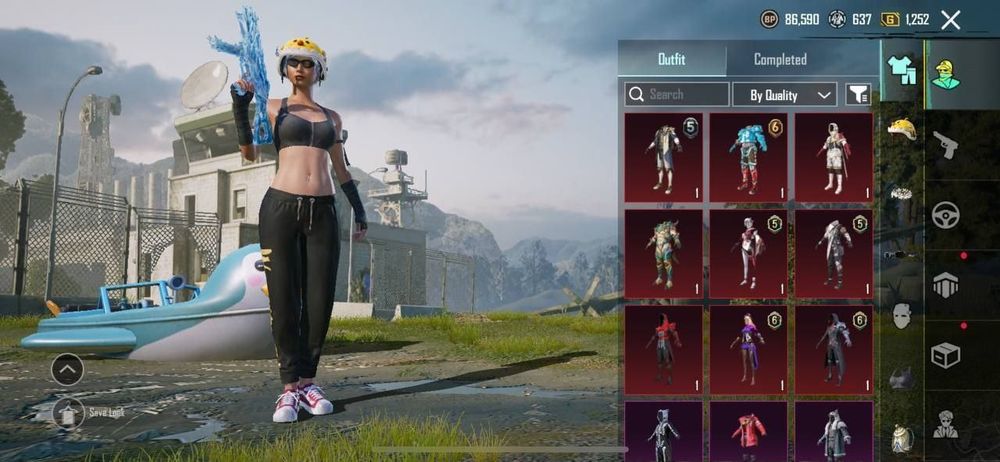The width and height of the screenshot is (1000, 462).
Task: Select the Outfit tab
Action: tap(671, 60)
